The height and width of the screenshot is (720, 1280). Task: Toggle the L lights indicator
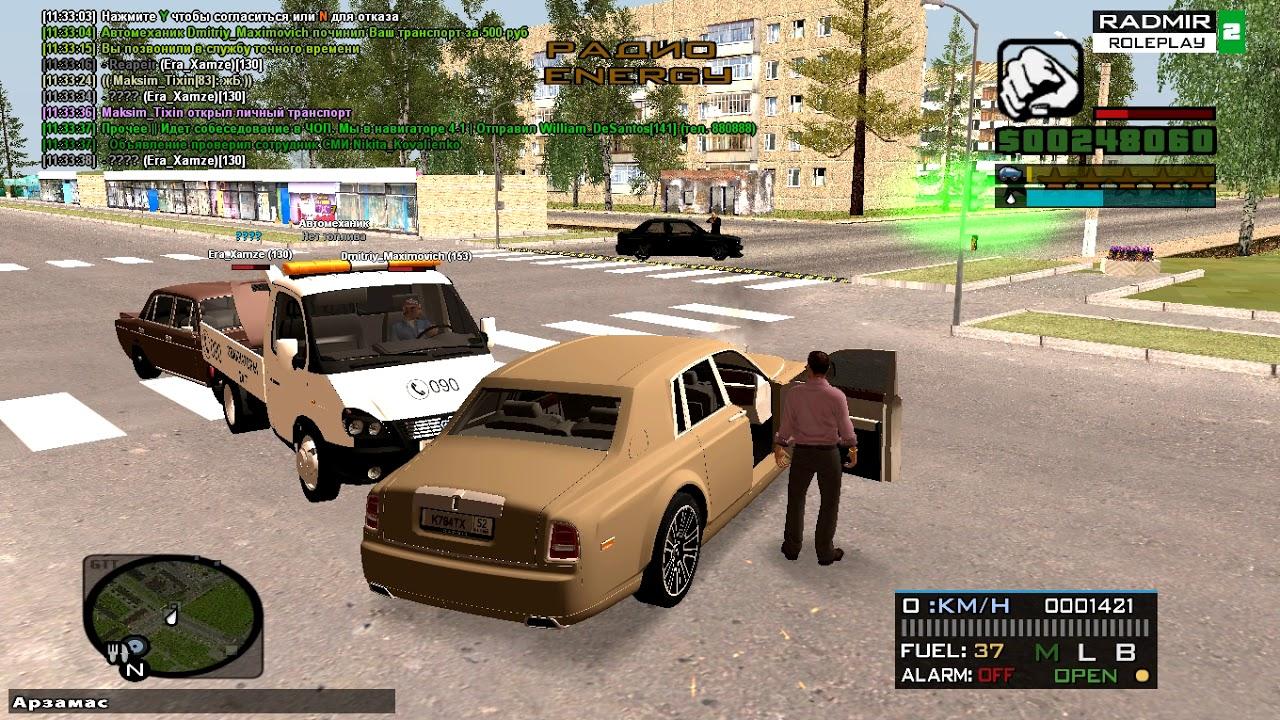point(1086,653)
